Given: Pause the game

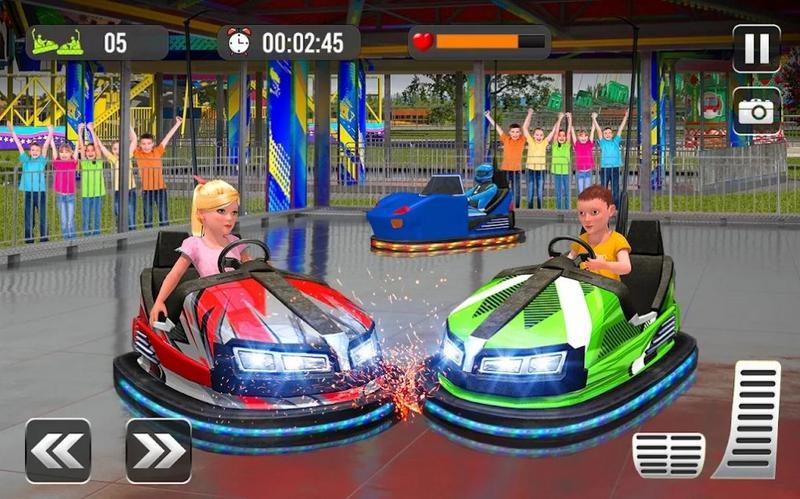Looking at the screenshot, I should [x=756, y=47].
